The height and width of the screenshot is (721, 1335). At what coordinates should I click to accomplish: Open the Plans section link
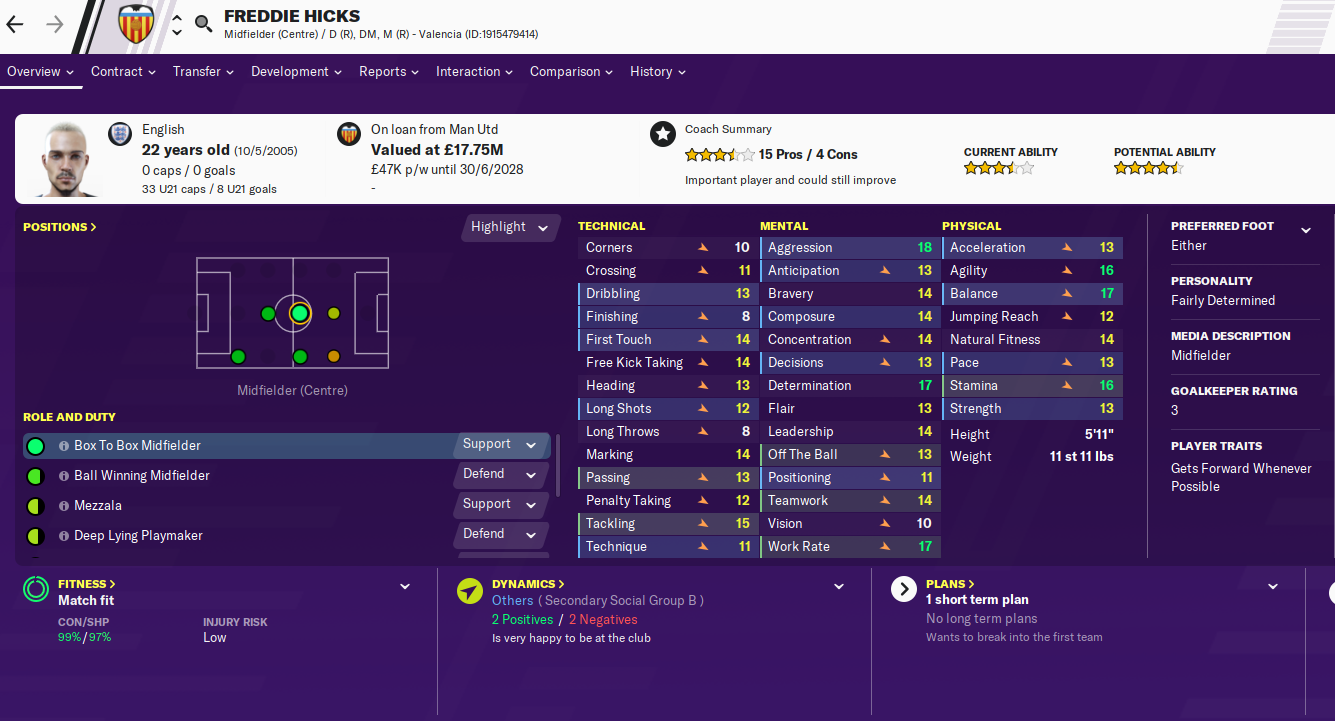(x=950, y=584)
